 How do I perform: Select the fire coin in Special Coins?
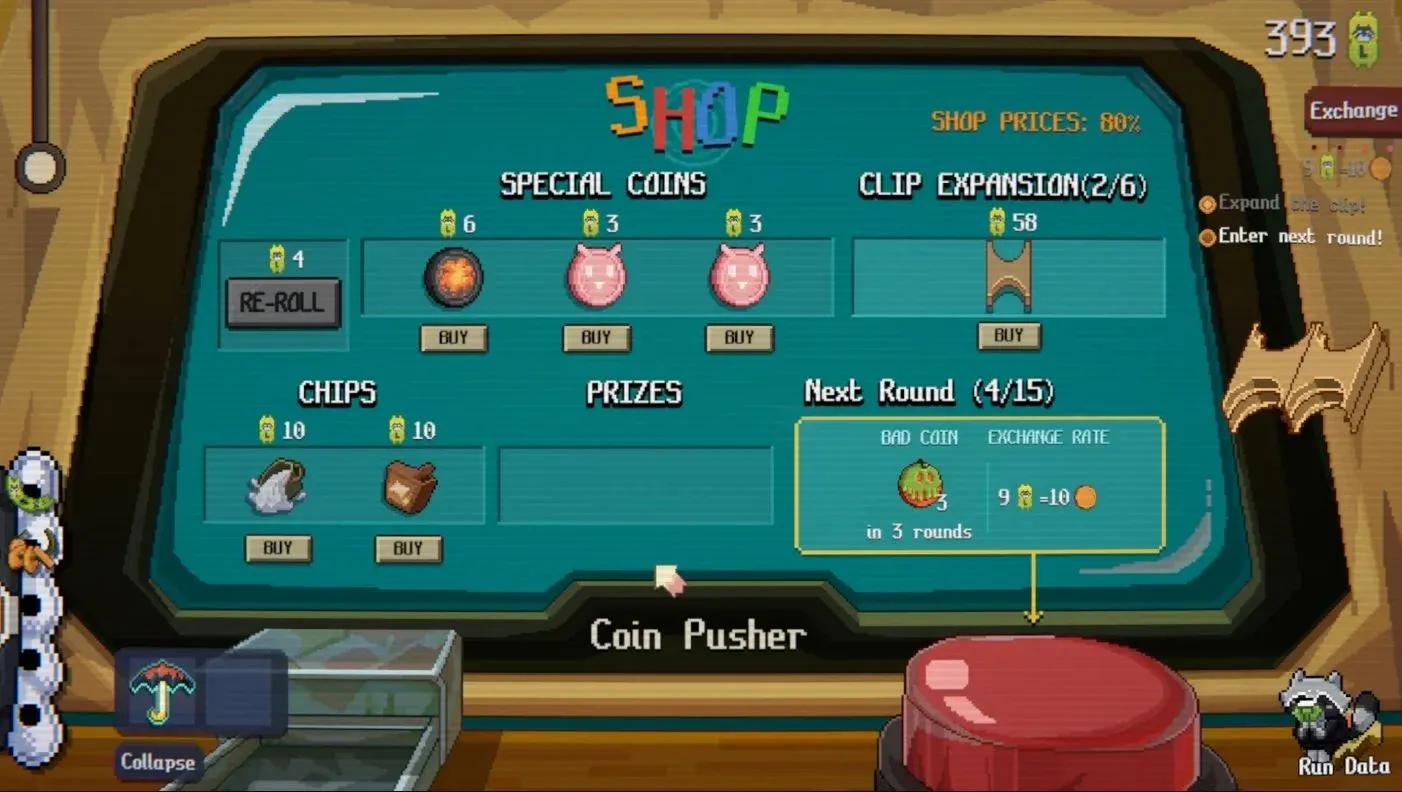click(x=454, y=278)
